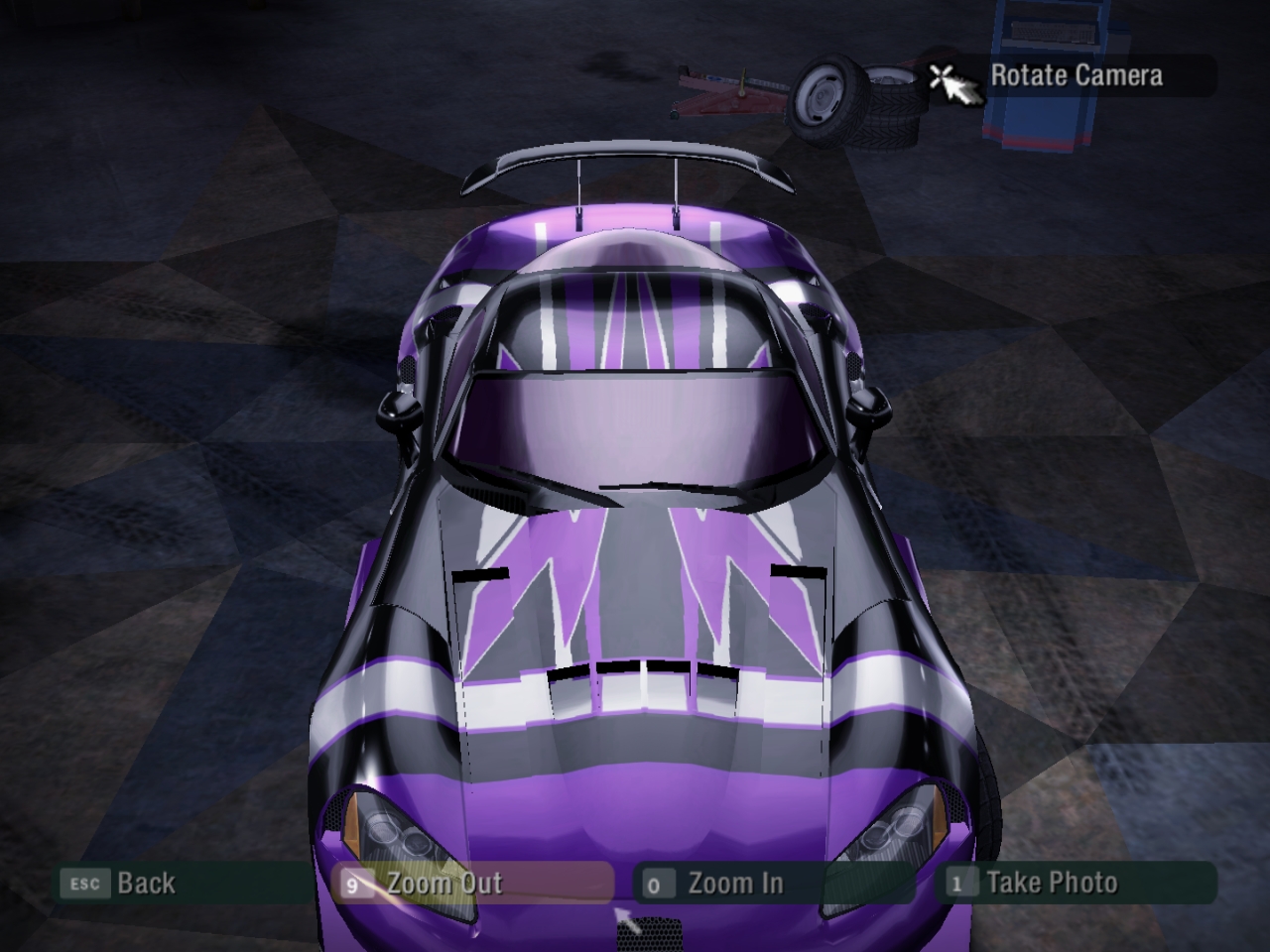The height and width of the screenshot is (952, 1270).
Task: Zoom in on the car
Action: coord(734,883)
